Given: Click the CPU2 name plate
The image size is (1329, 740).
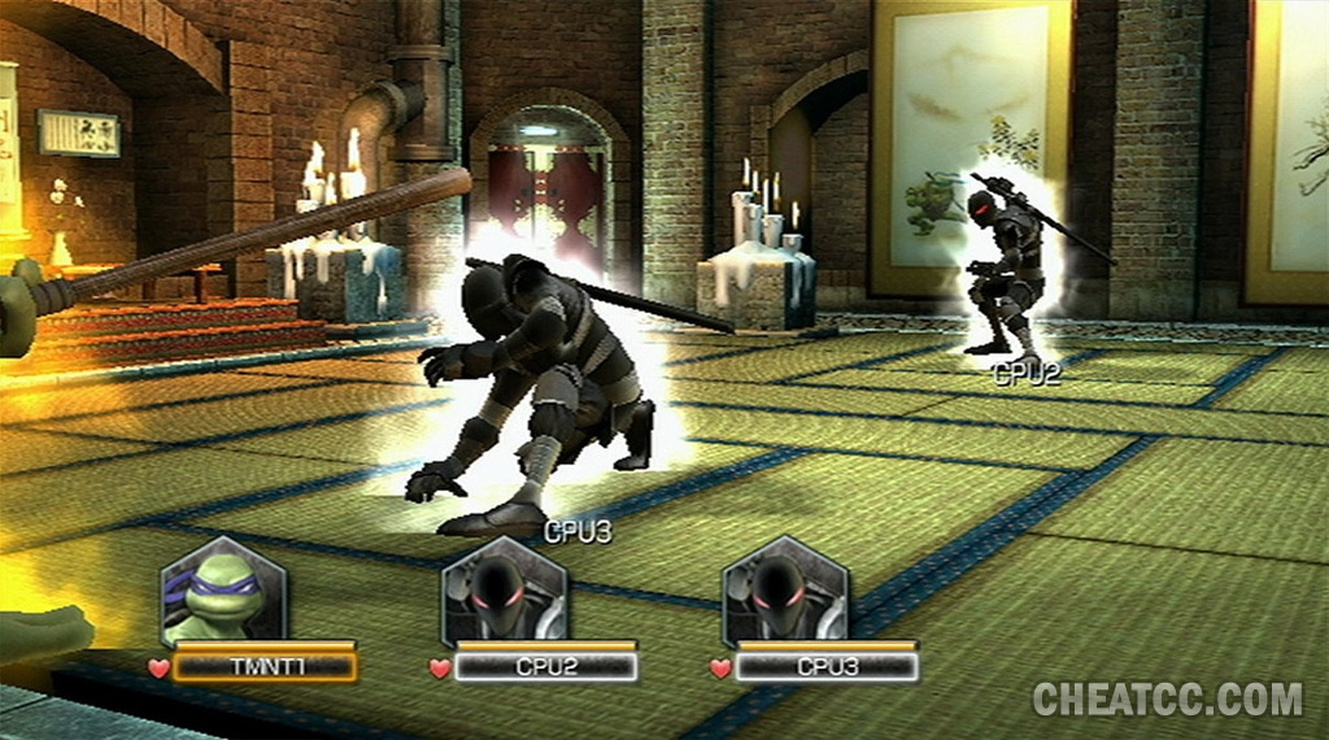Looking at the screenshot, I should tap(545, 667).
